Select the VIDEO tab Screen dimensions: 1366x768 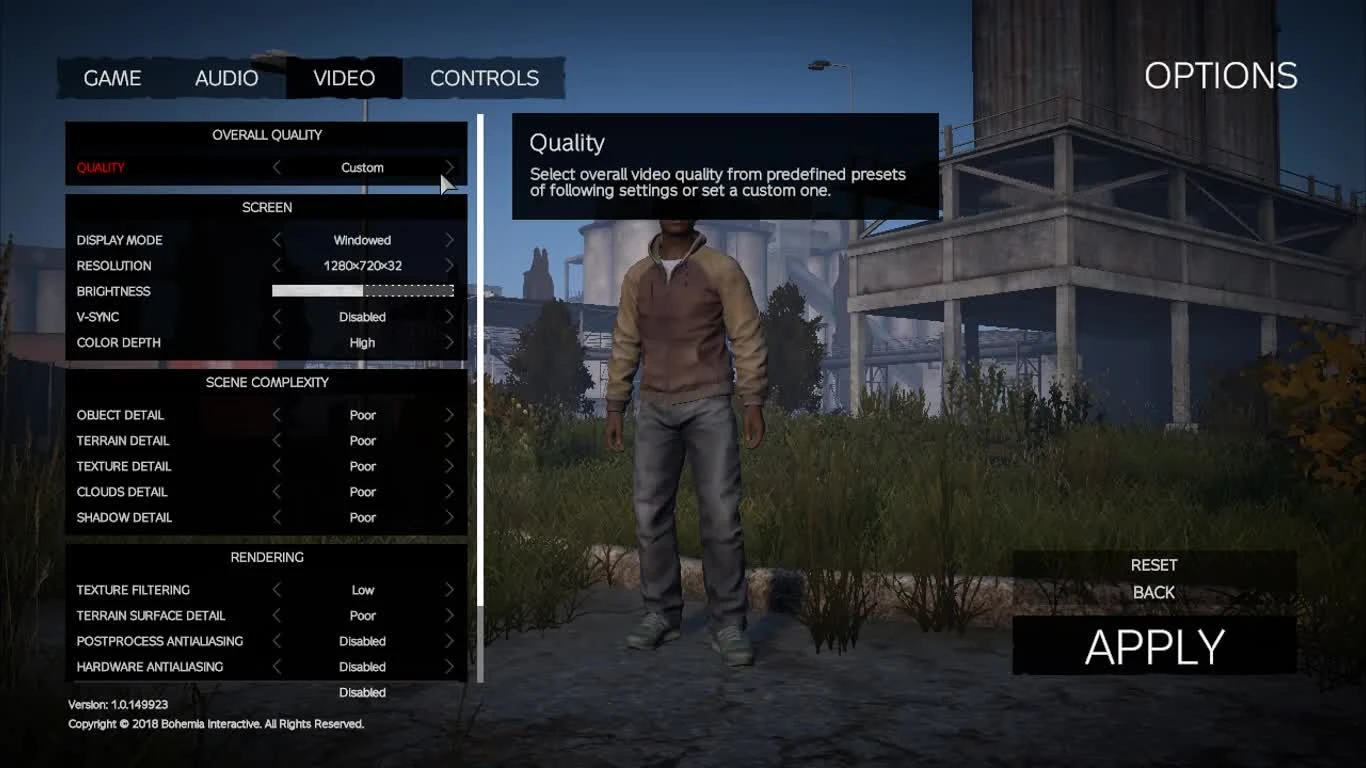[343, 78]
